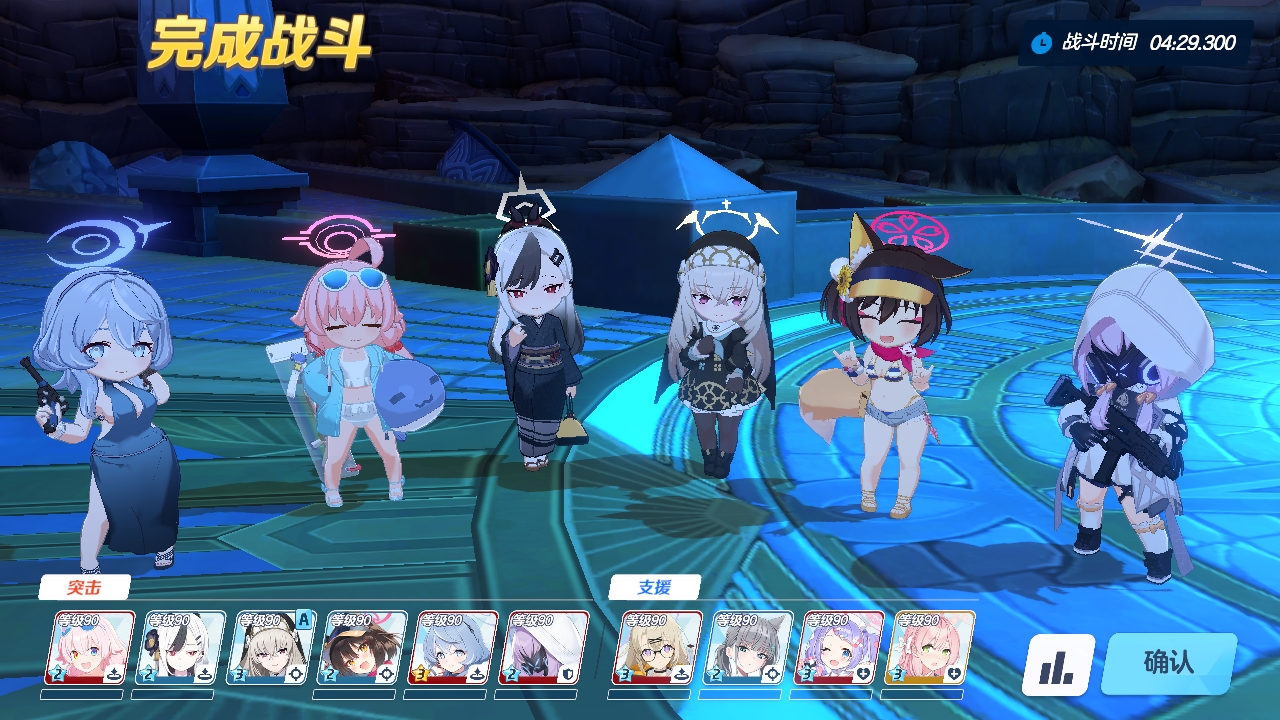Choose the veiled nun striker portrait marked A
Viewport: 1280px width, 720px height.
pos(272,648)
